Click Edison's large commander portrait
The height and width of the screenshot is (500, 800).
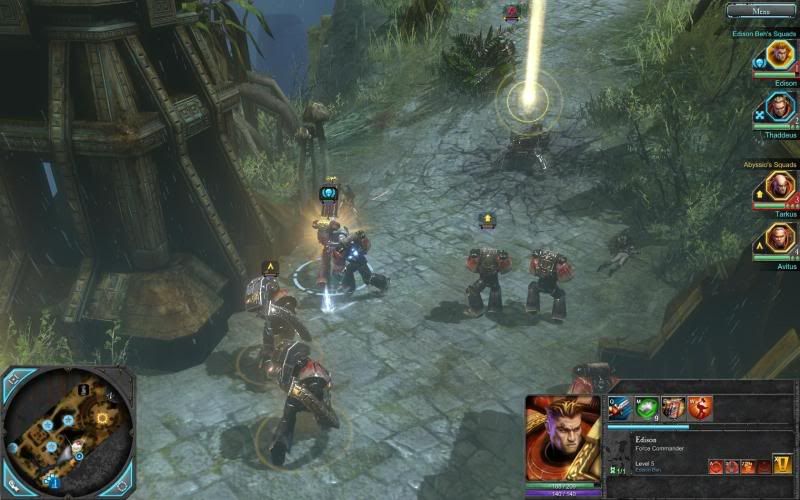click(x=563, y=438)
